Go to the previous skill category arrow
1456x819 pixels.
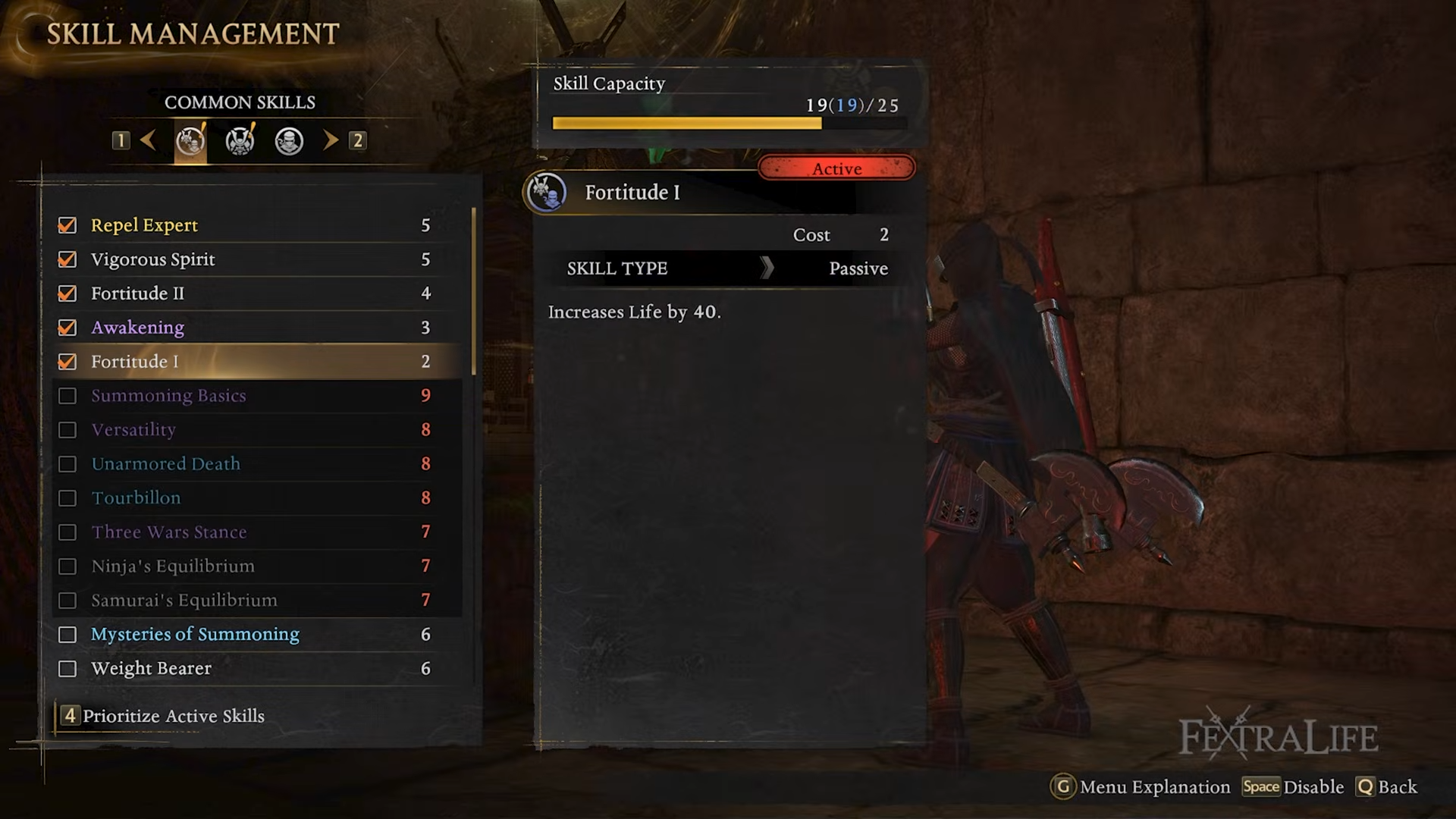149,140
